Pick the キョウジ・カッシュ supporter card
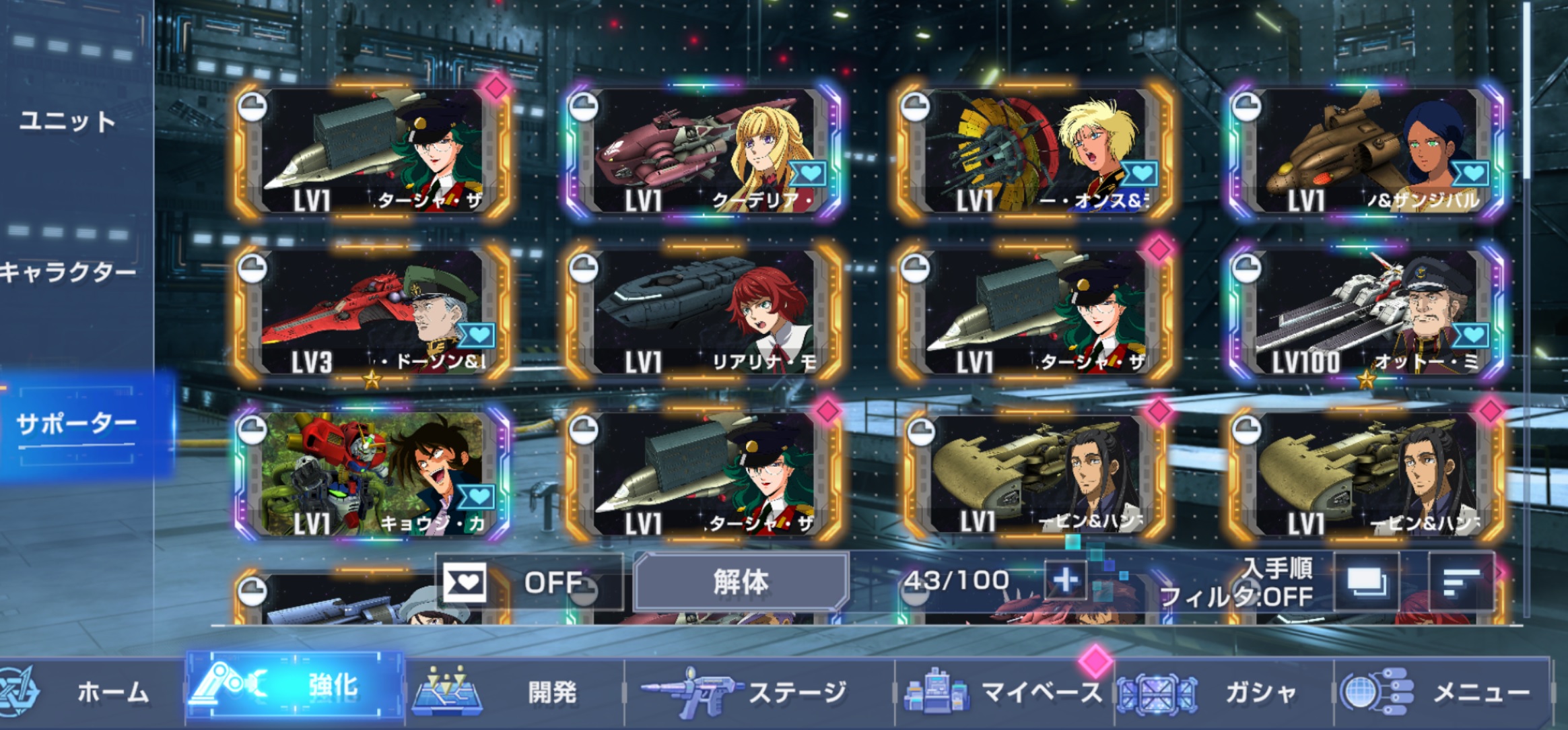Image resolution: width=1568 pixels, height=730 pixels. pos(372,474)
